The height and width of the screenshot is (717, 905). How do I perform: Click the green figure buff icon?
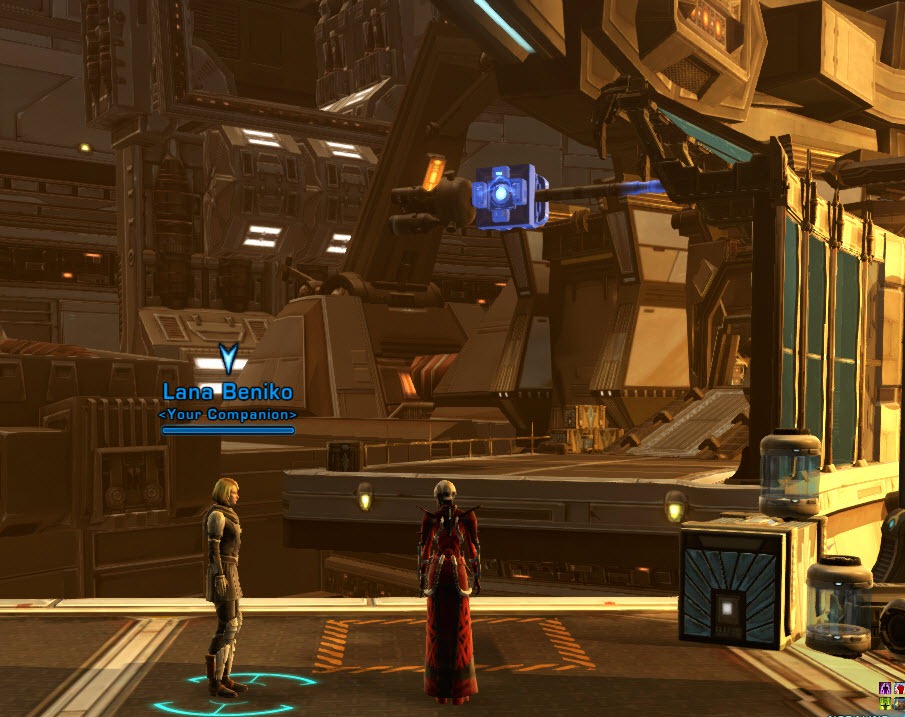click(885, 704)
